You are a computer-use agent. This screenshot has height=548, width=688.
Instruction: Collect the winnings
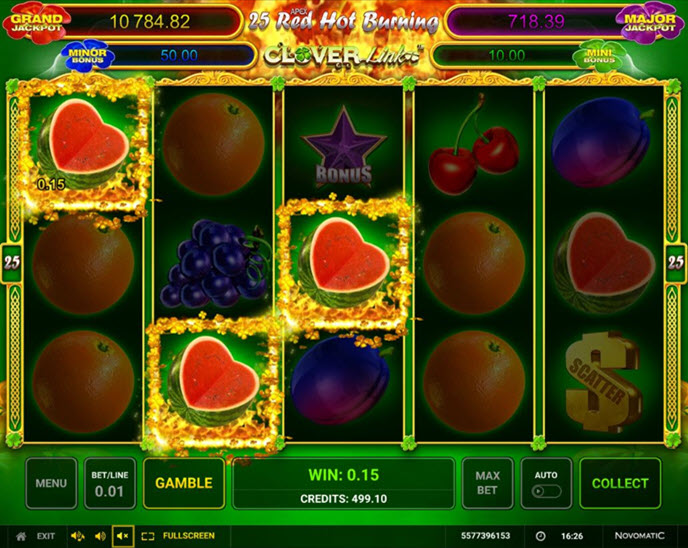tap(620, 483)
